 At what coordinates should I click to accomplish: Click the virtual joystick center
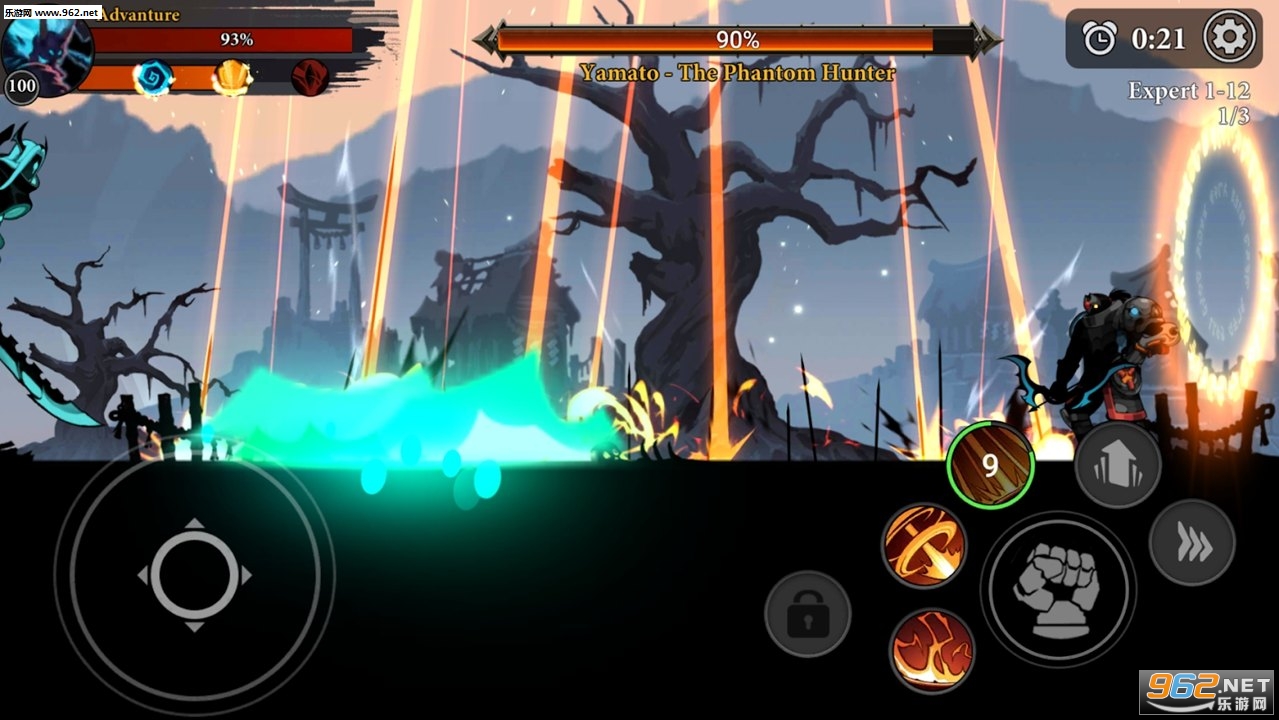[x=194, y=576]
